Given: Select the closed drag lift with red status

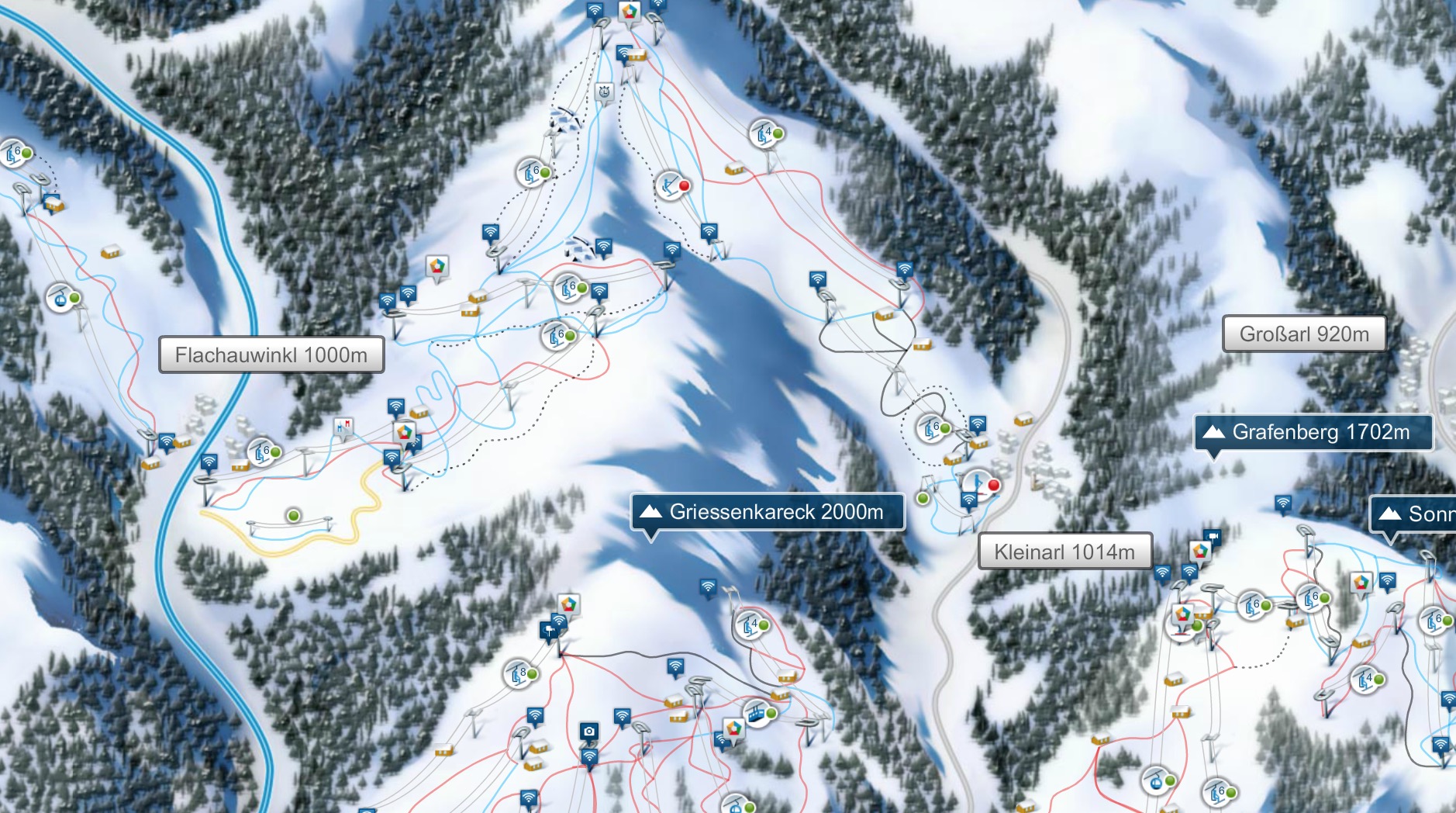Looking at the screenshot, I should 671,186.
